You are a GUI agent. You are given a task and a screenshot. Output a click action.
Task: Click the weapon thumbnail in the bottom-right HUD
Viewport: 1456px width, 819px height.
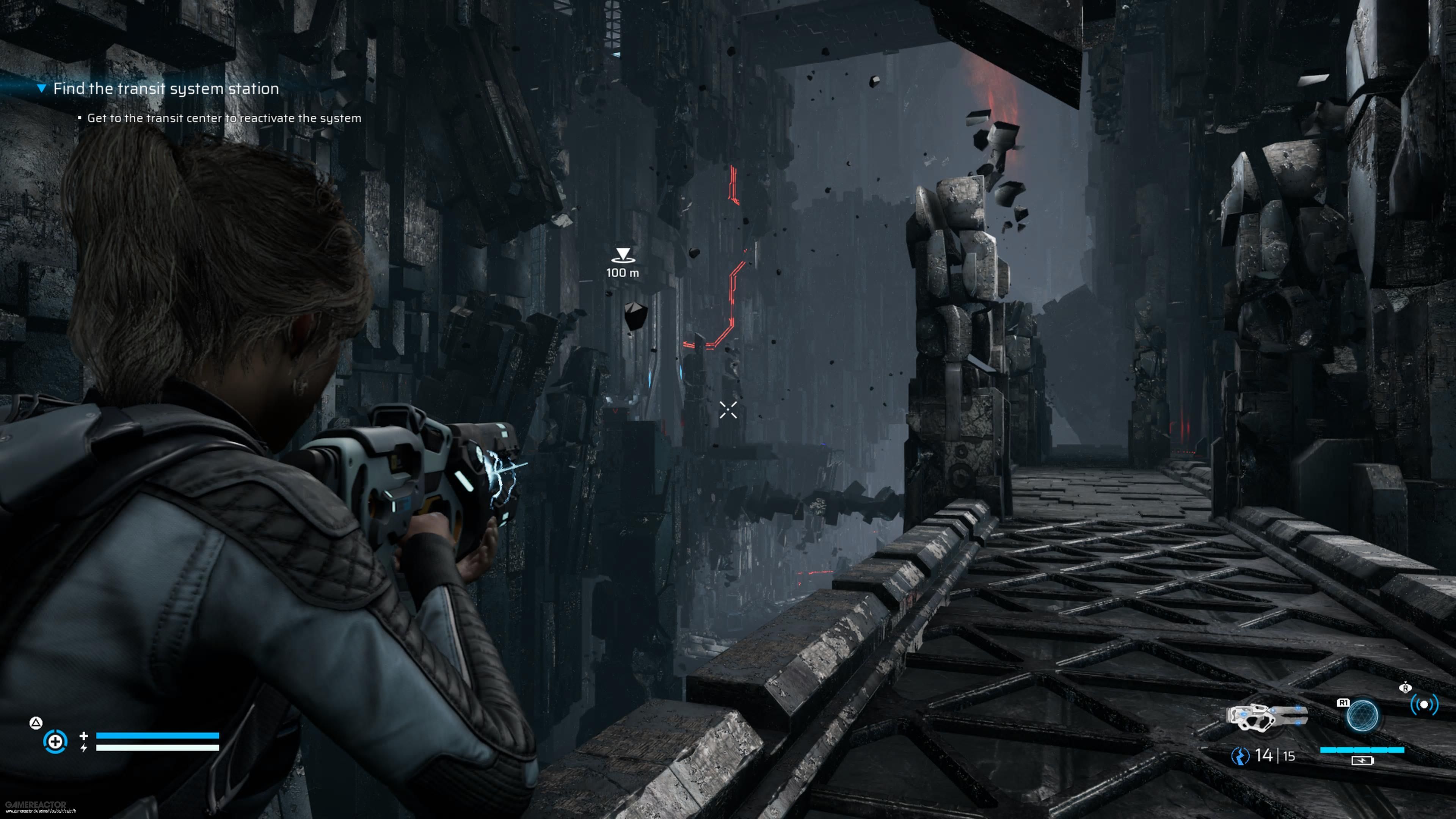point(1267,716)
